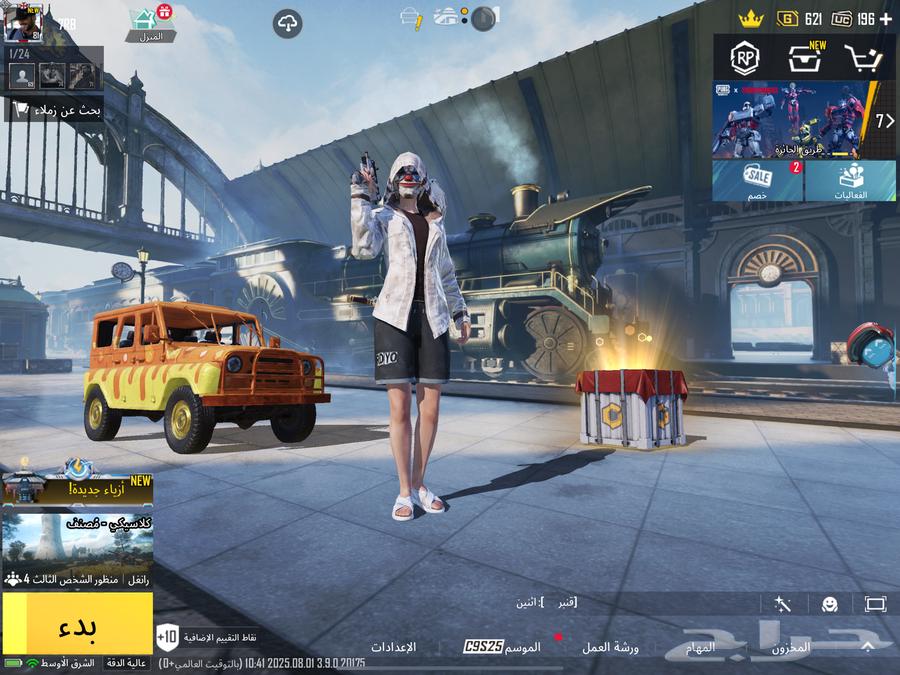The height and width of the screenshot is (675, 900).
Task: Open the SALE discount (خصم) tile
Action: (757, 181)
